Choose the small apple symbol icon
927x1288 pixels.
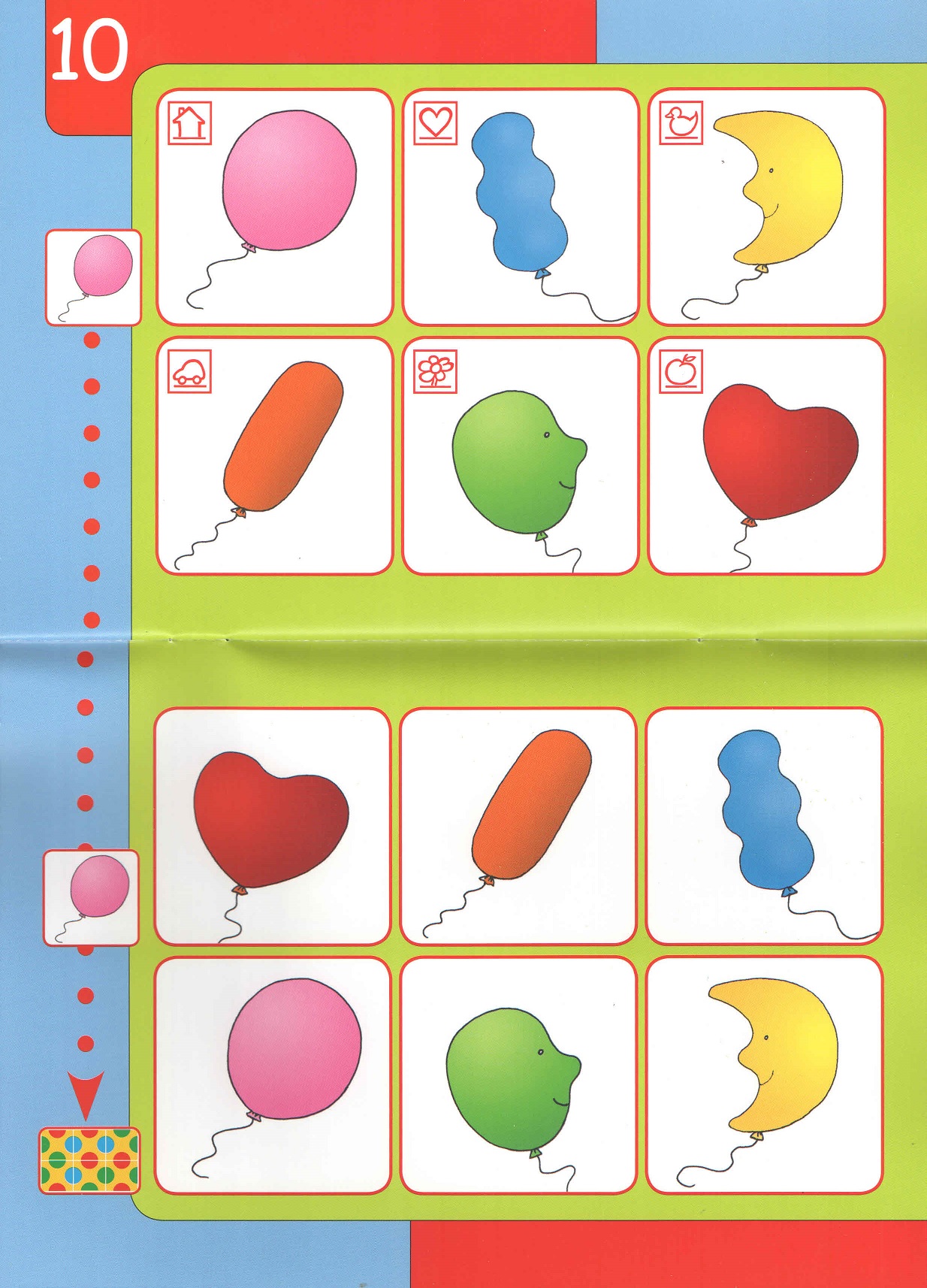coord(681,371)
